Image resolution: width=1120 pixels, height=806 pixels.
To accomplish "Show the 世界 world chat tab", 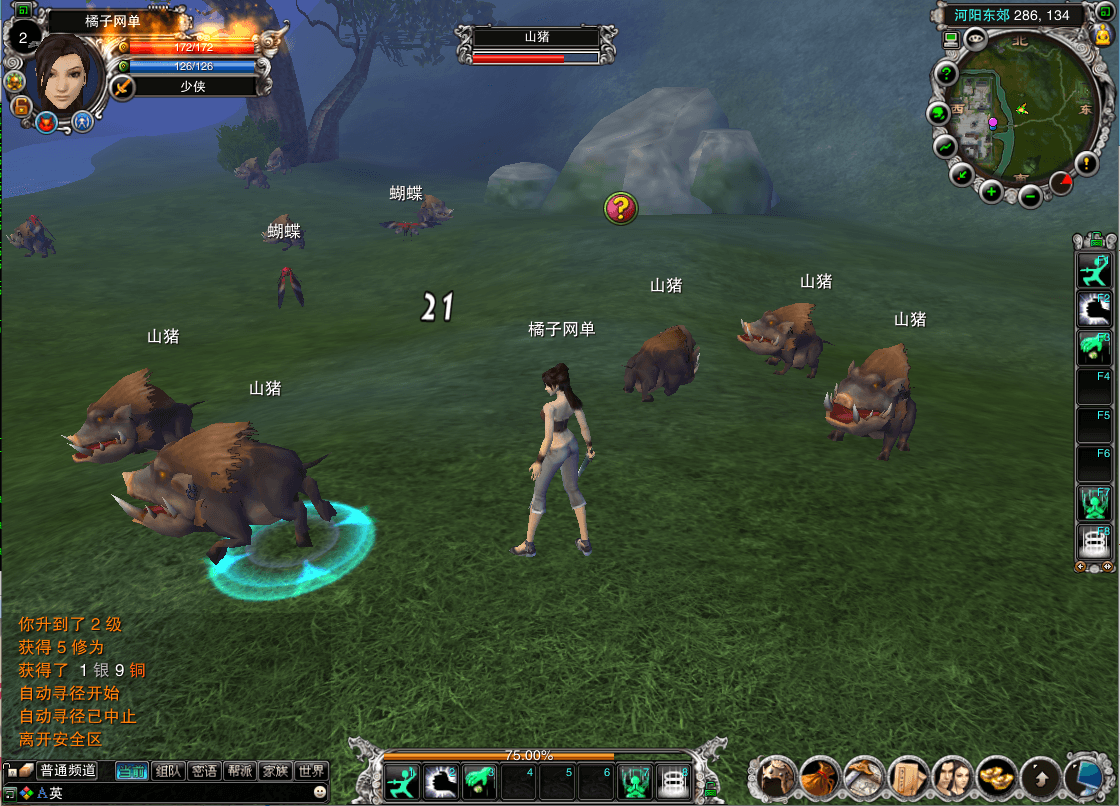I will click(x=311, y=771).
